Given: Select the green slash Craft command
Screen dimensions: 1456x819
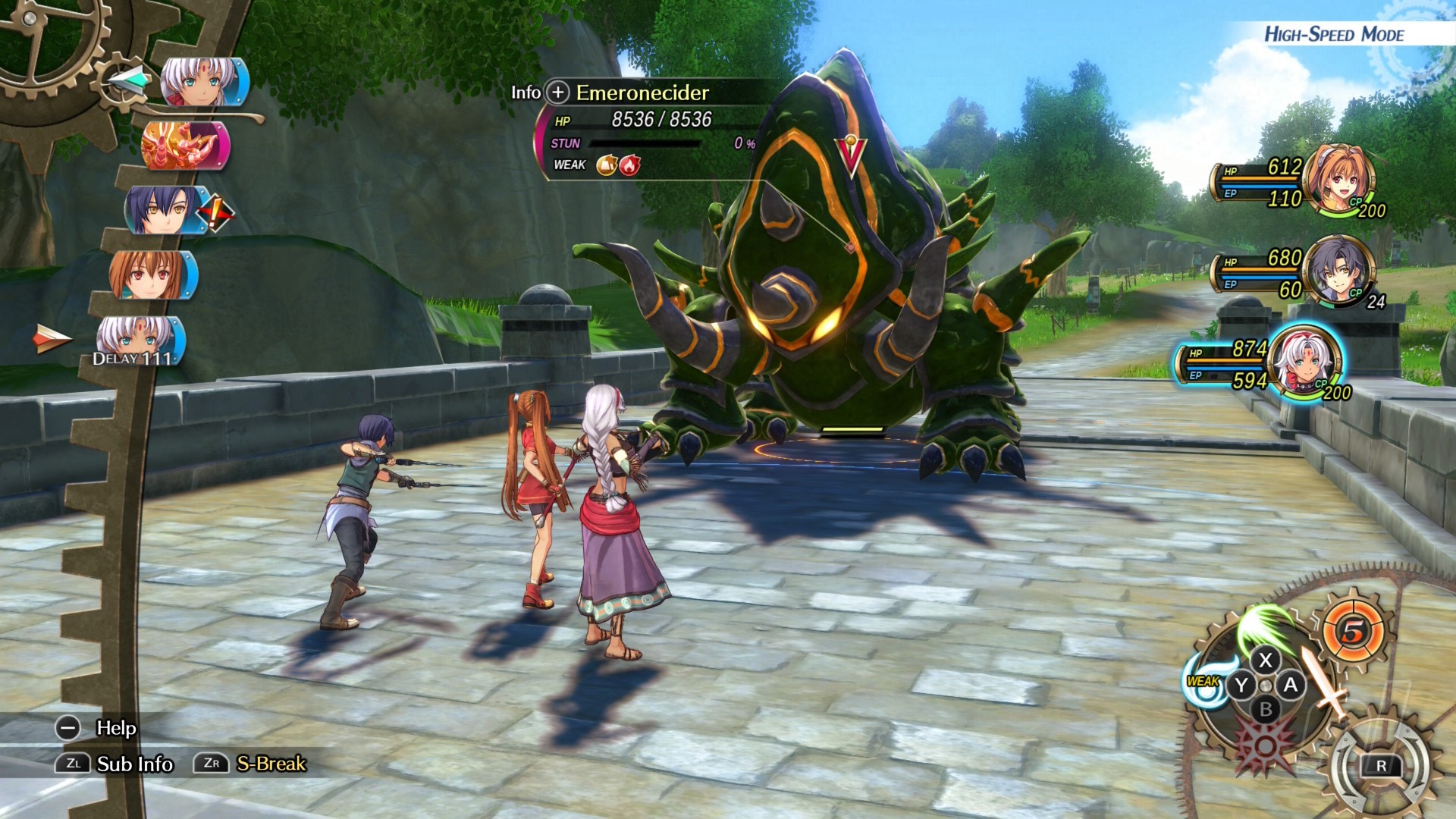Looking at the screenshot, I should (x=1263, y=626).
